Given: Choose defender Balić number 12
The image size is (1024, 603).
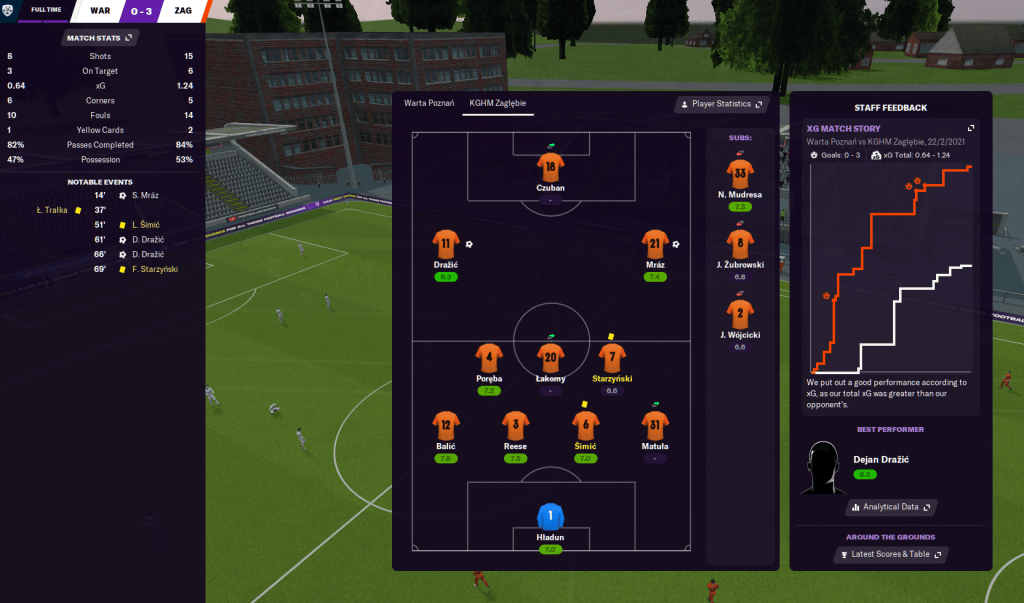Looking at the screenshot, I should click(x=446, y=424).
